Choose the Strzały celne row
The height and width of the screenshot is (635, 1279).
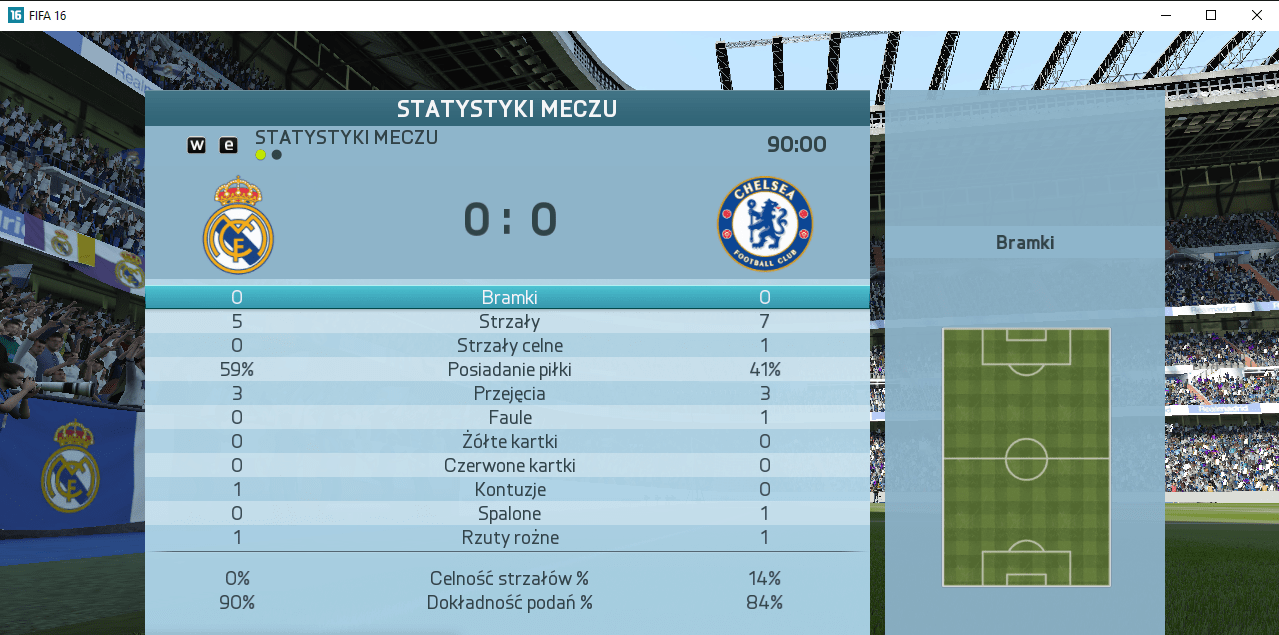pyautogui.click(x=509, y=346)
